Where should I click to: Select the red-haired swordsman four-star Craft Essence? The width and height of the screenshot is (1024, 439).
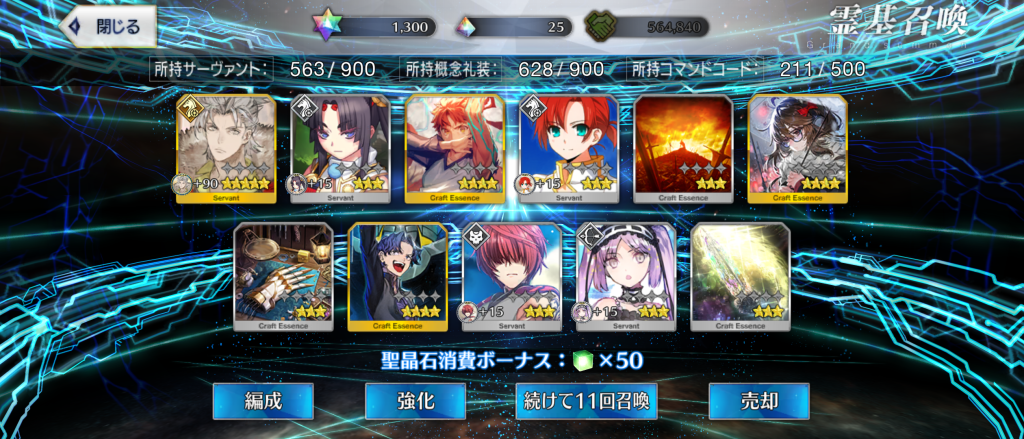[455, 148]
